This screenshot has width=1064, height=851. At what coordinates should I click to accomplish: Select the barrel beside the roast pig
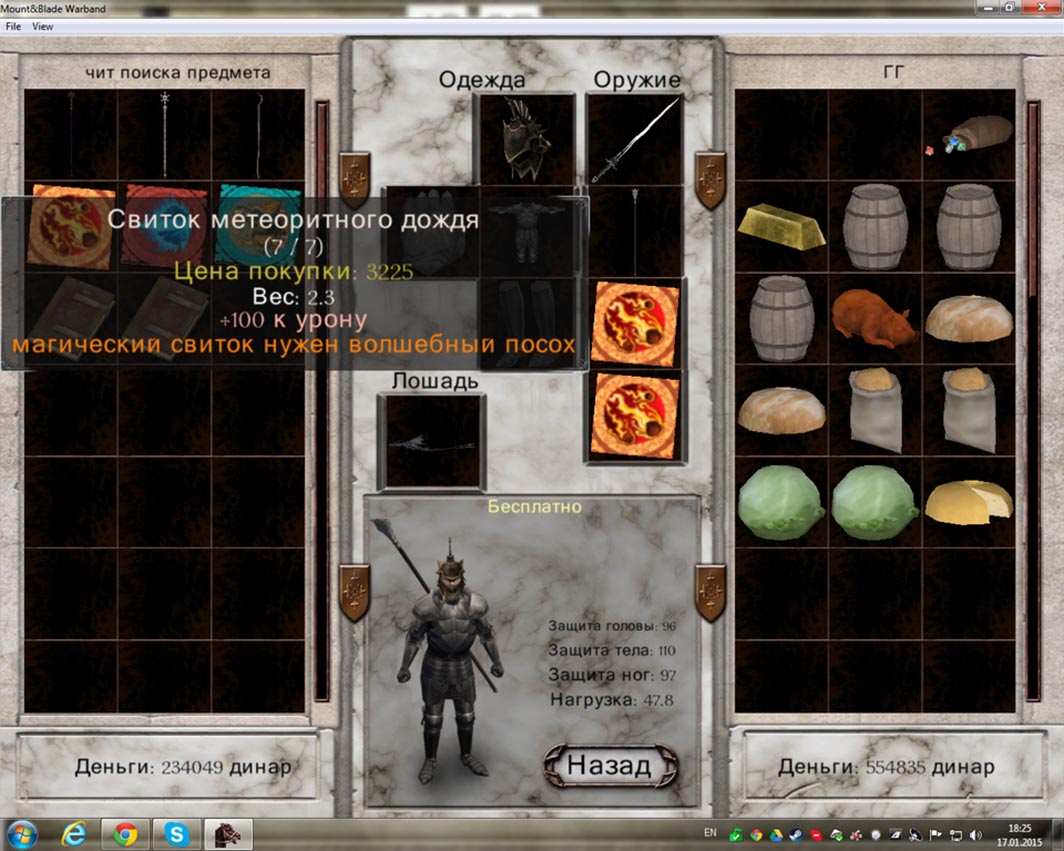coord(781,318)
